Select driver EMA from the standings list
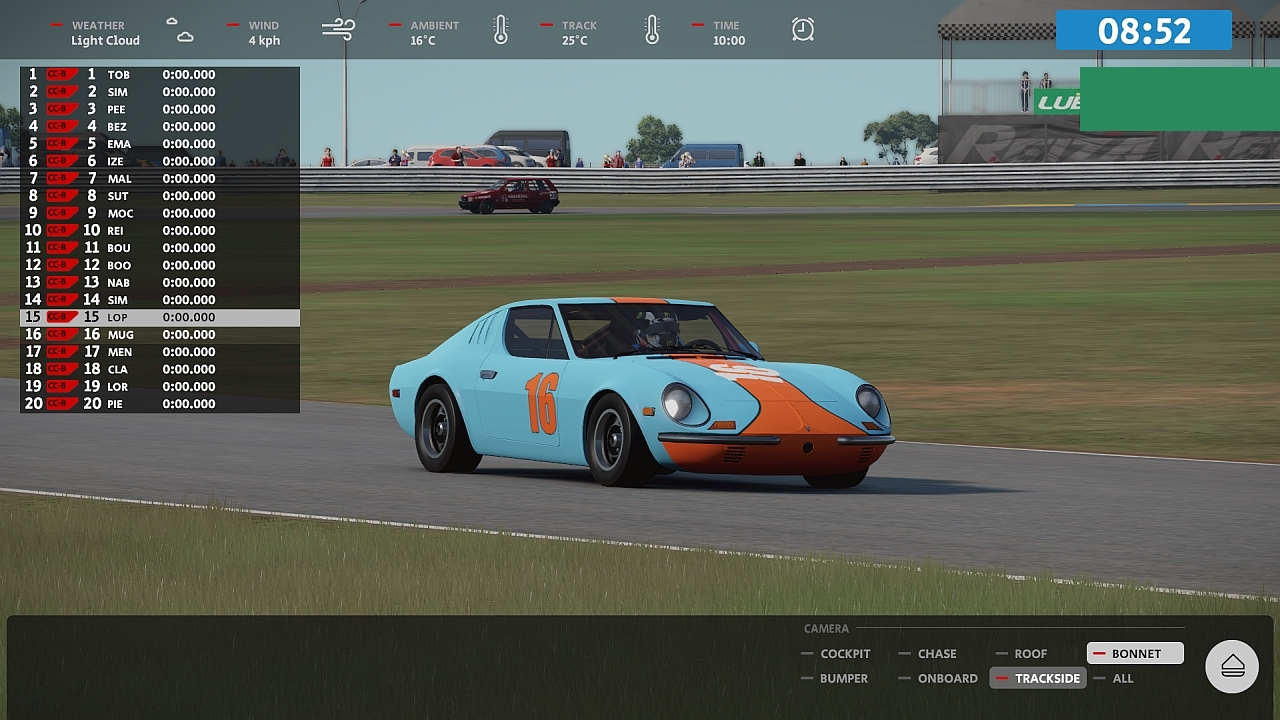This screenshot has width=1280, height=720. 160,144
